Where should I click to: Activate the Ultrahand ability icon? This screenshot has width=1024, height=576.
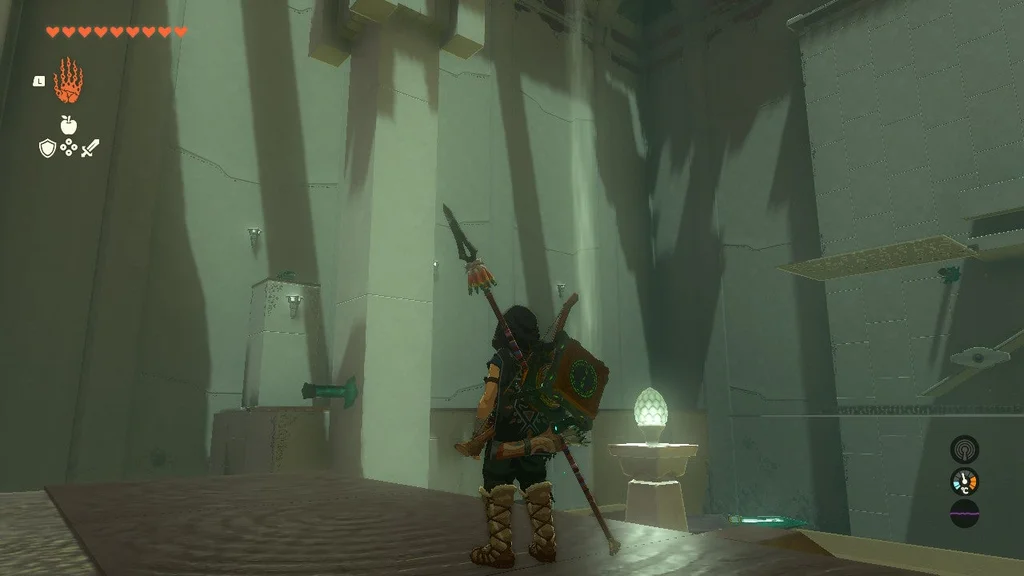click(68, 81)
